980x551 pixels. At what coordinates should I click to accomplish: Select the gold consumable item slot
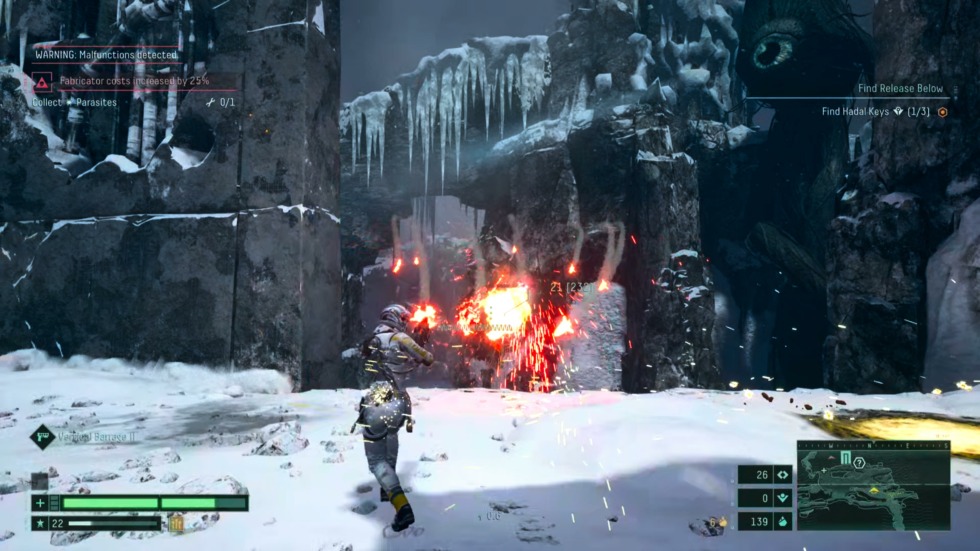[177, 522]
